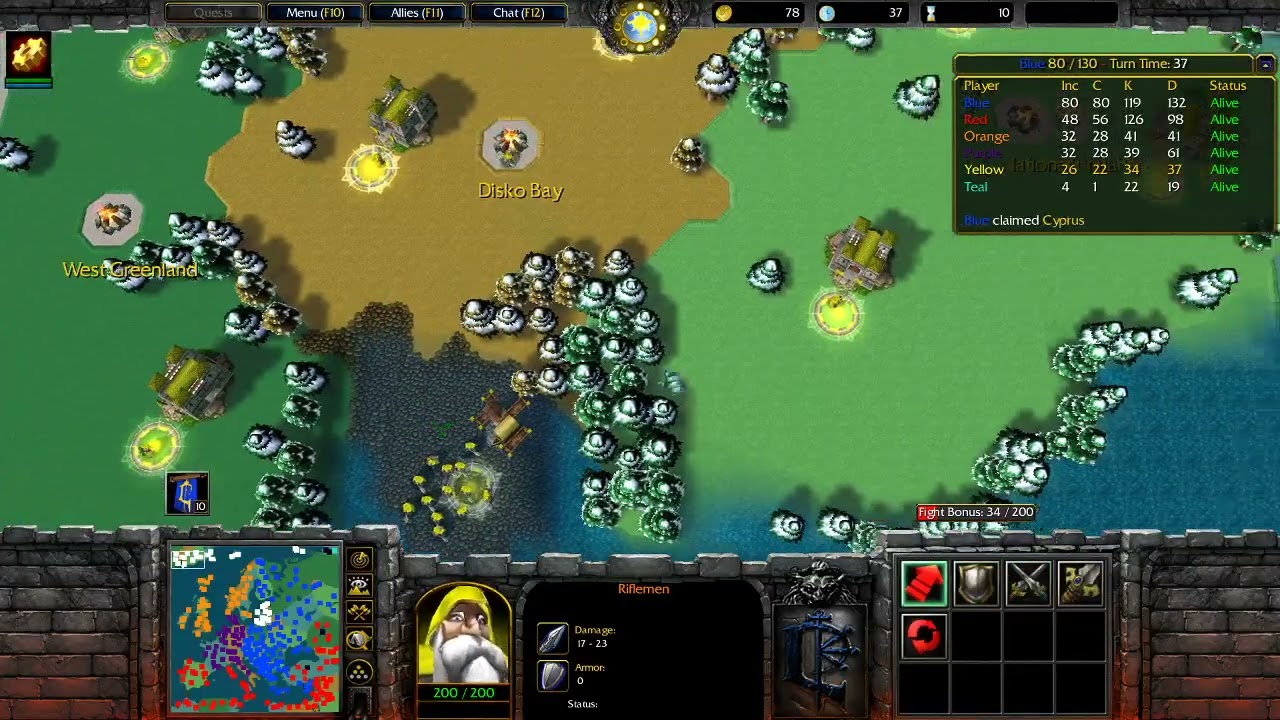Toggle minimap ally color mode (crossed axes)
This screenshot has width=1280, height=720.
click(359, 612)
